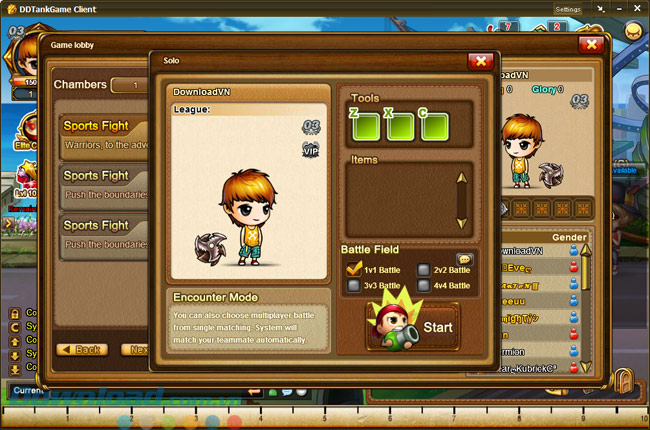Image resolution: width=650 pixels, height=430 pixels.
Task: Enable the 2v2 Battle option
Action: click(x=424, y=268)
